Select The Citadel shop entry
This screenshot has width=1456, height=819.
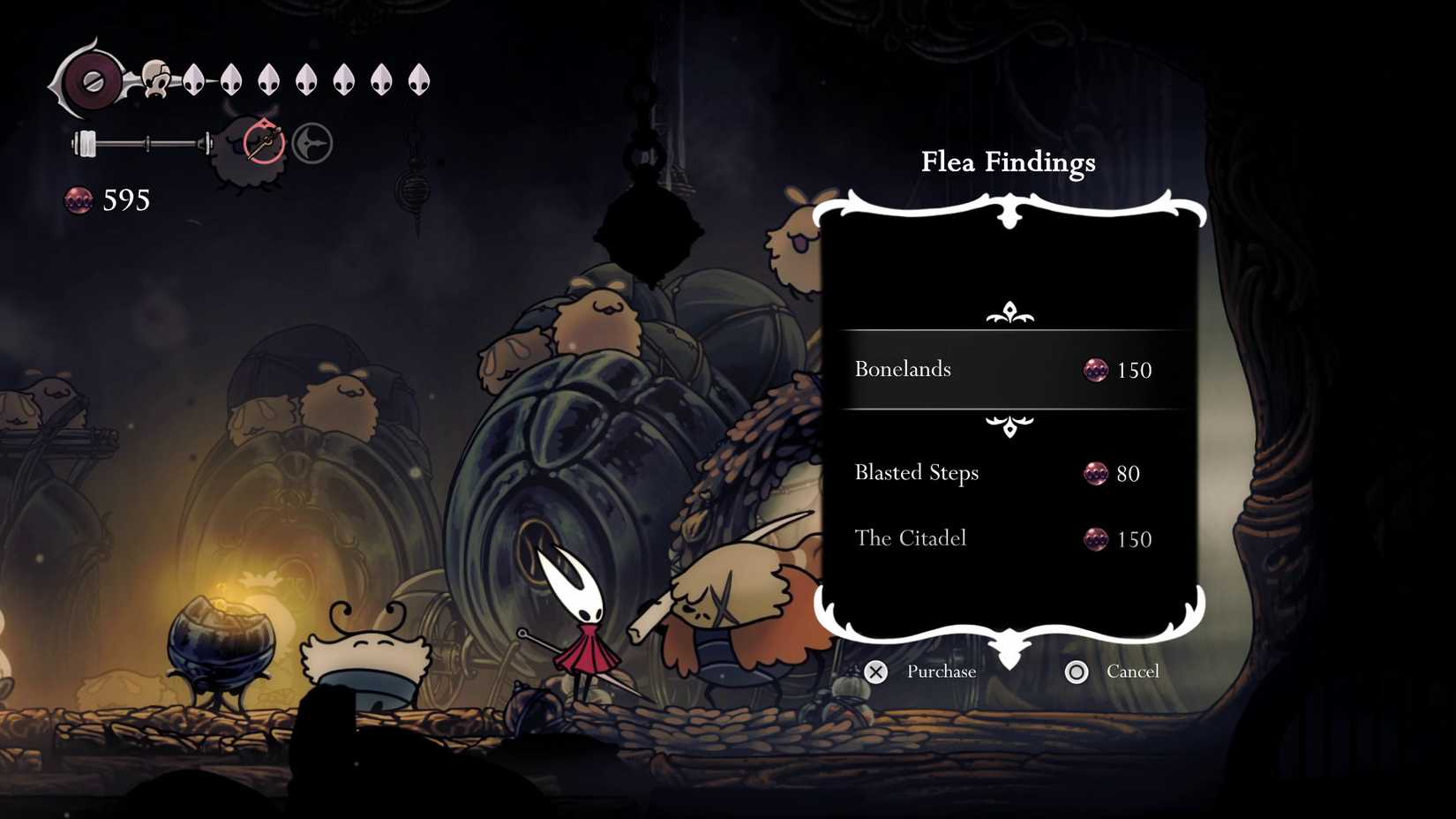pos(911,538)
